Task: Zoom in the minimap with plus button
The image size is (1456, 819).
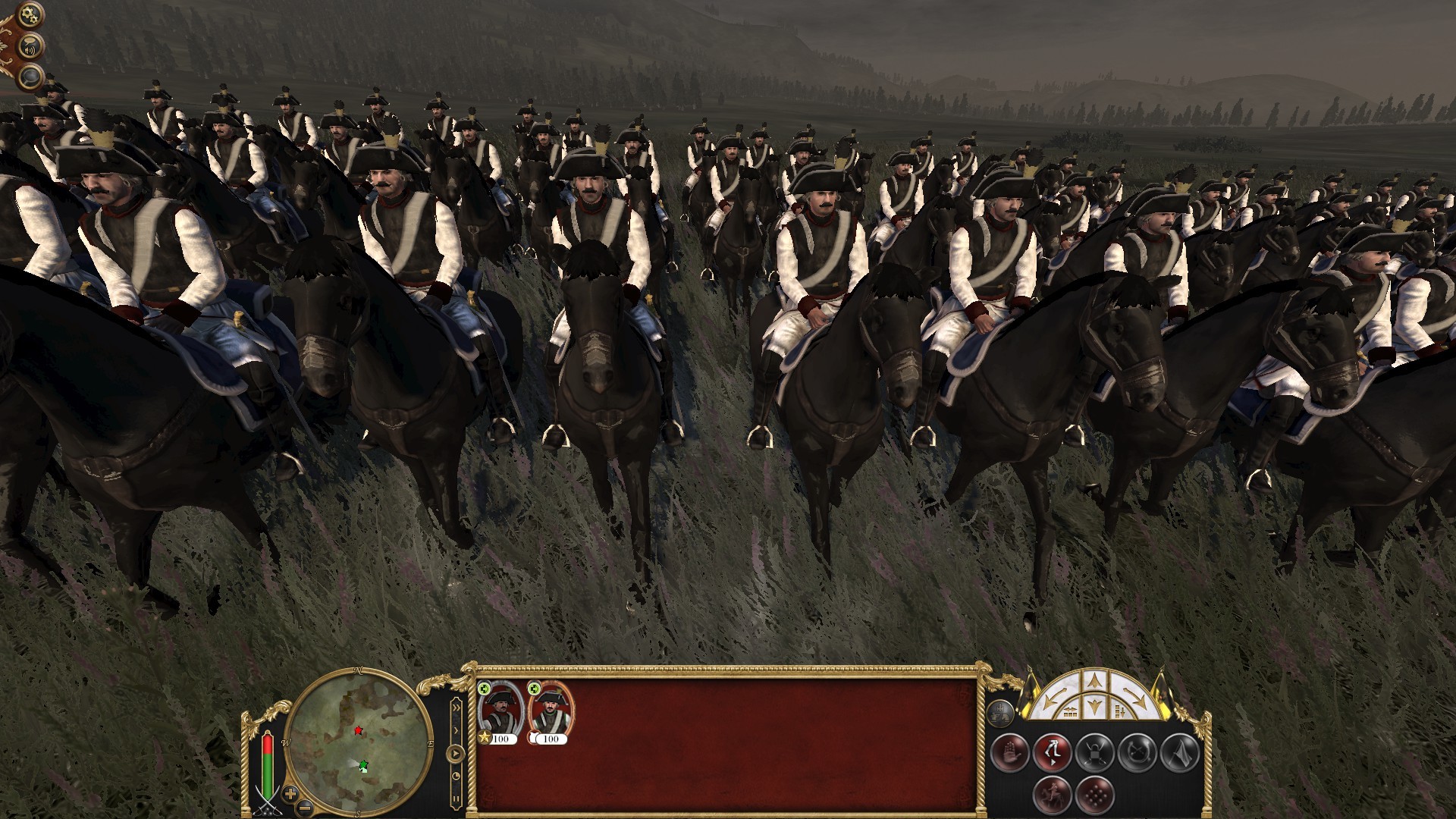Action: (x=290, y=794)
